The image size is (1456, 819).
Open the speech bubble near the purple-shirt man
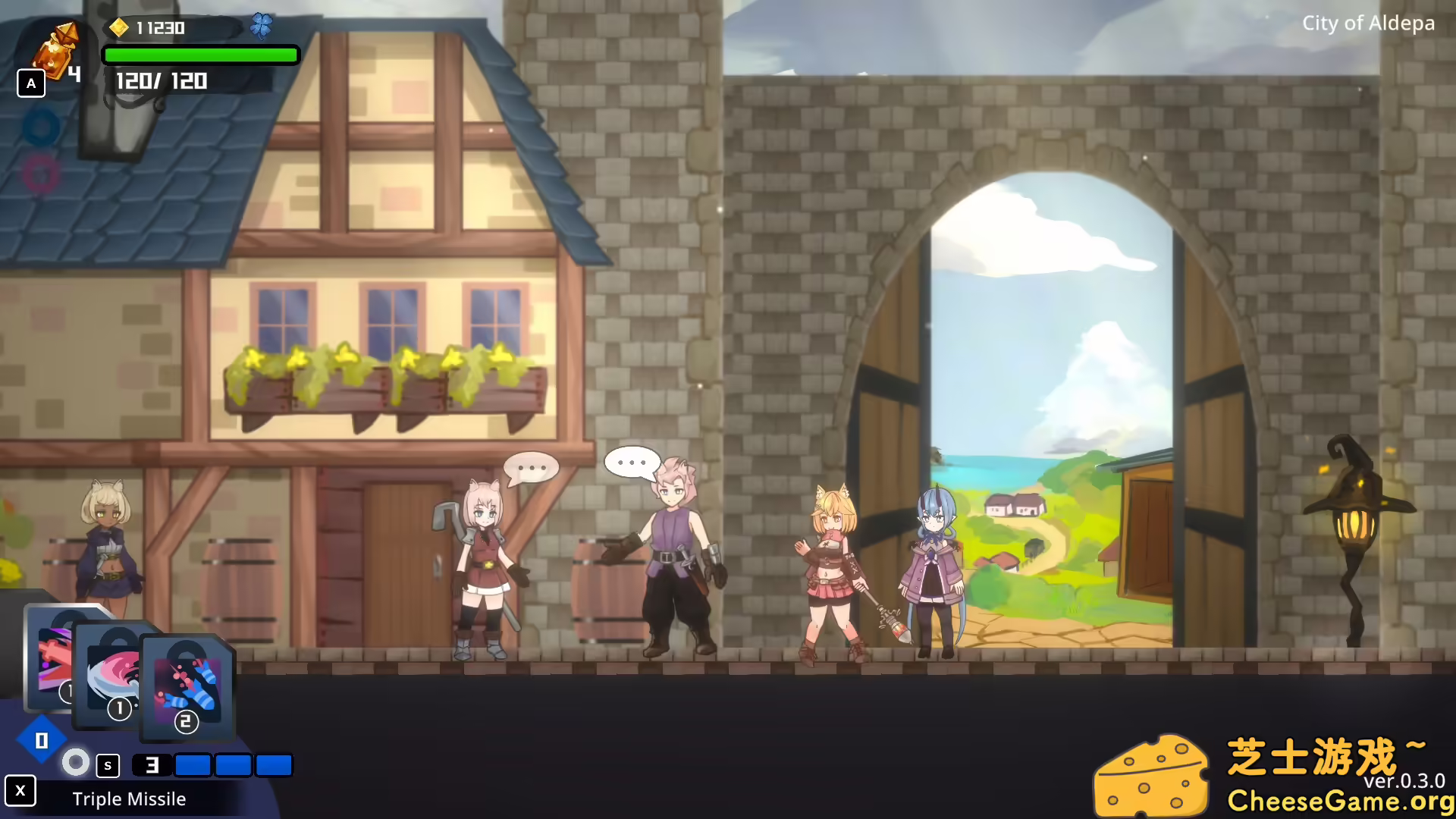click(630, 461)
